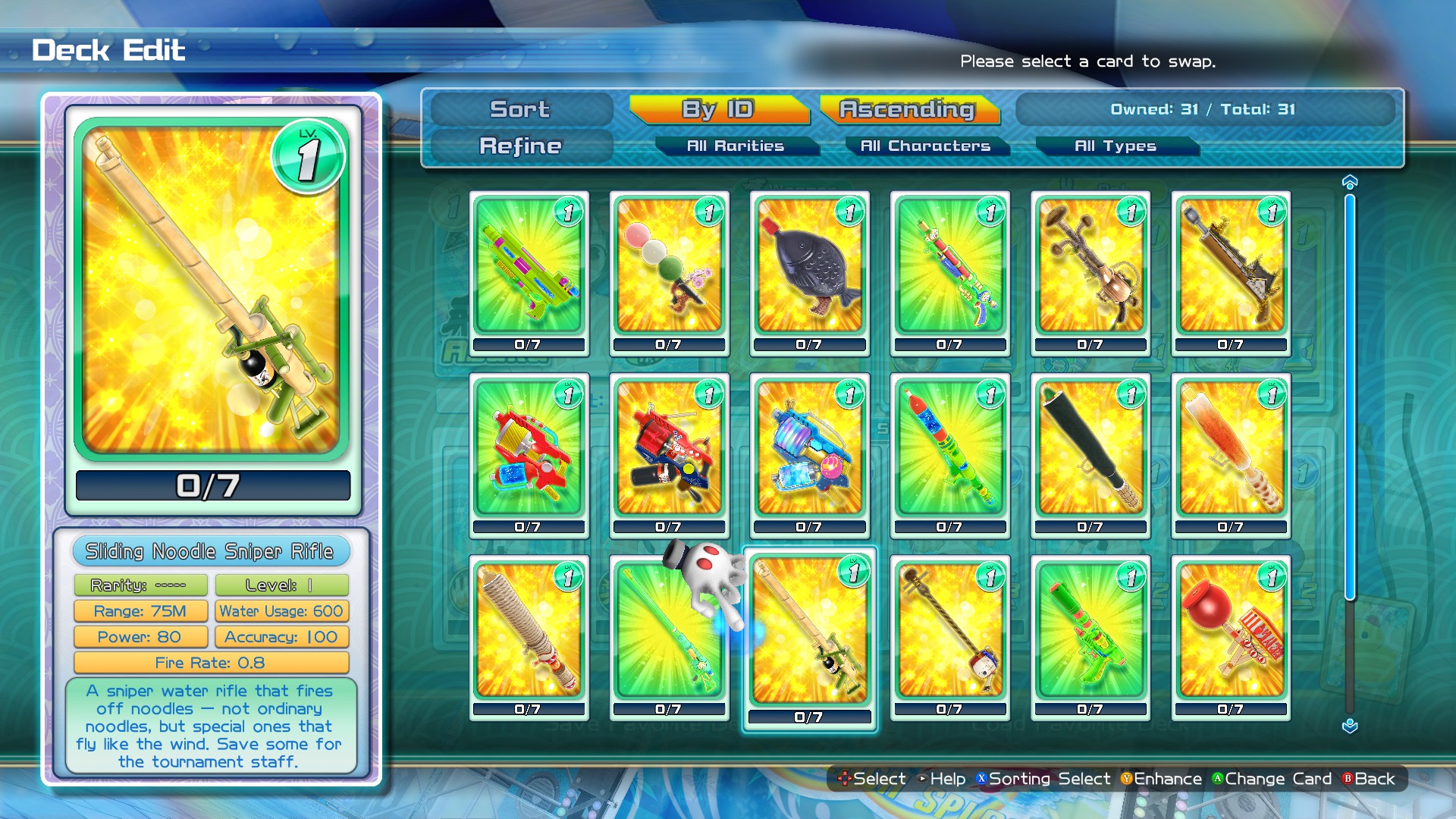The height and width of the screenshot is (819, 1456).
Task: Select the green assault rifle card
Action: click(x=527, y=269)
